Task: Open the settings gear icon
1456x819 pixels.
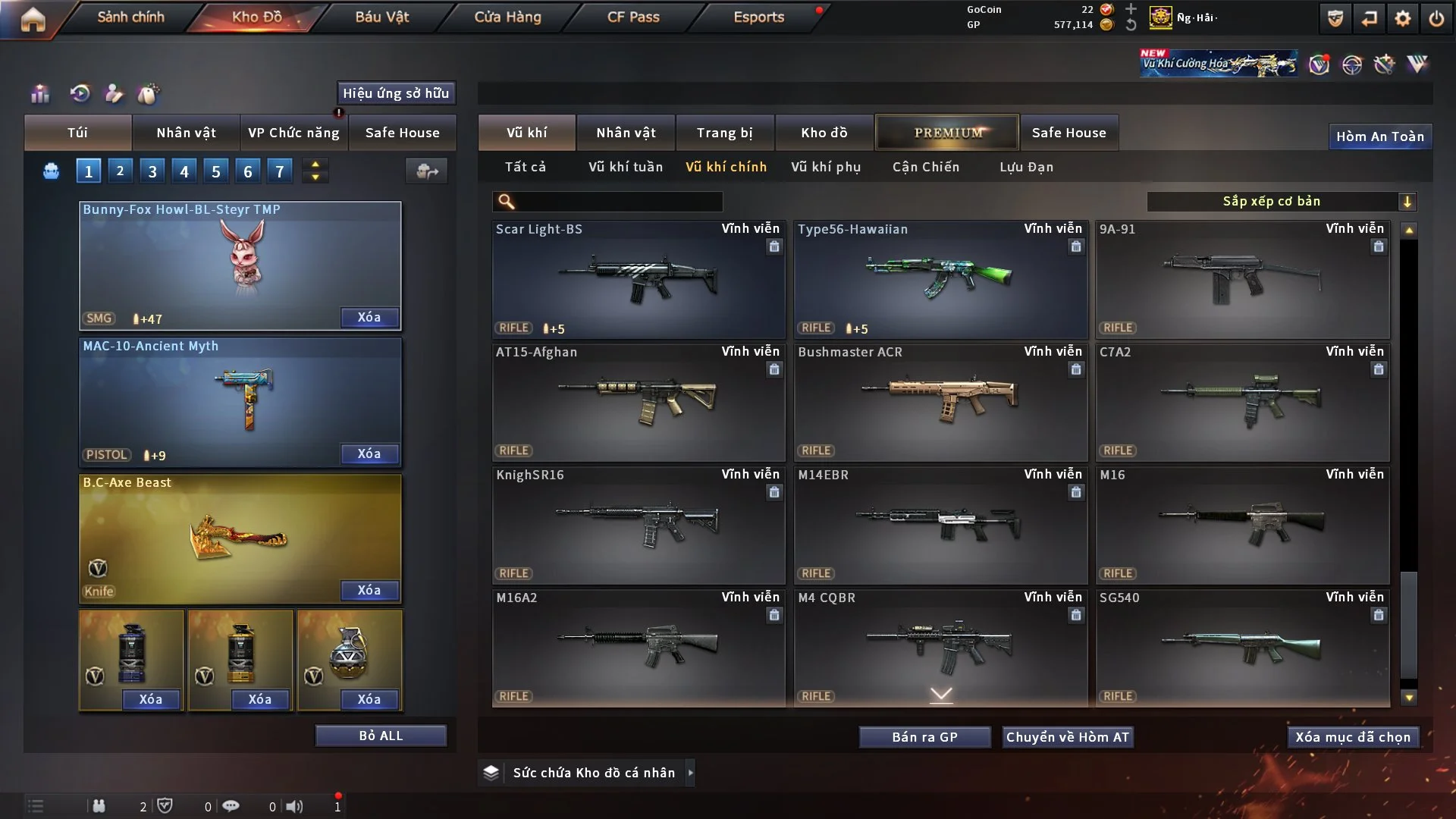Action: tap(1403, 18)
